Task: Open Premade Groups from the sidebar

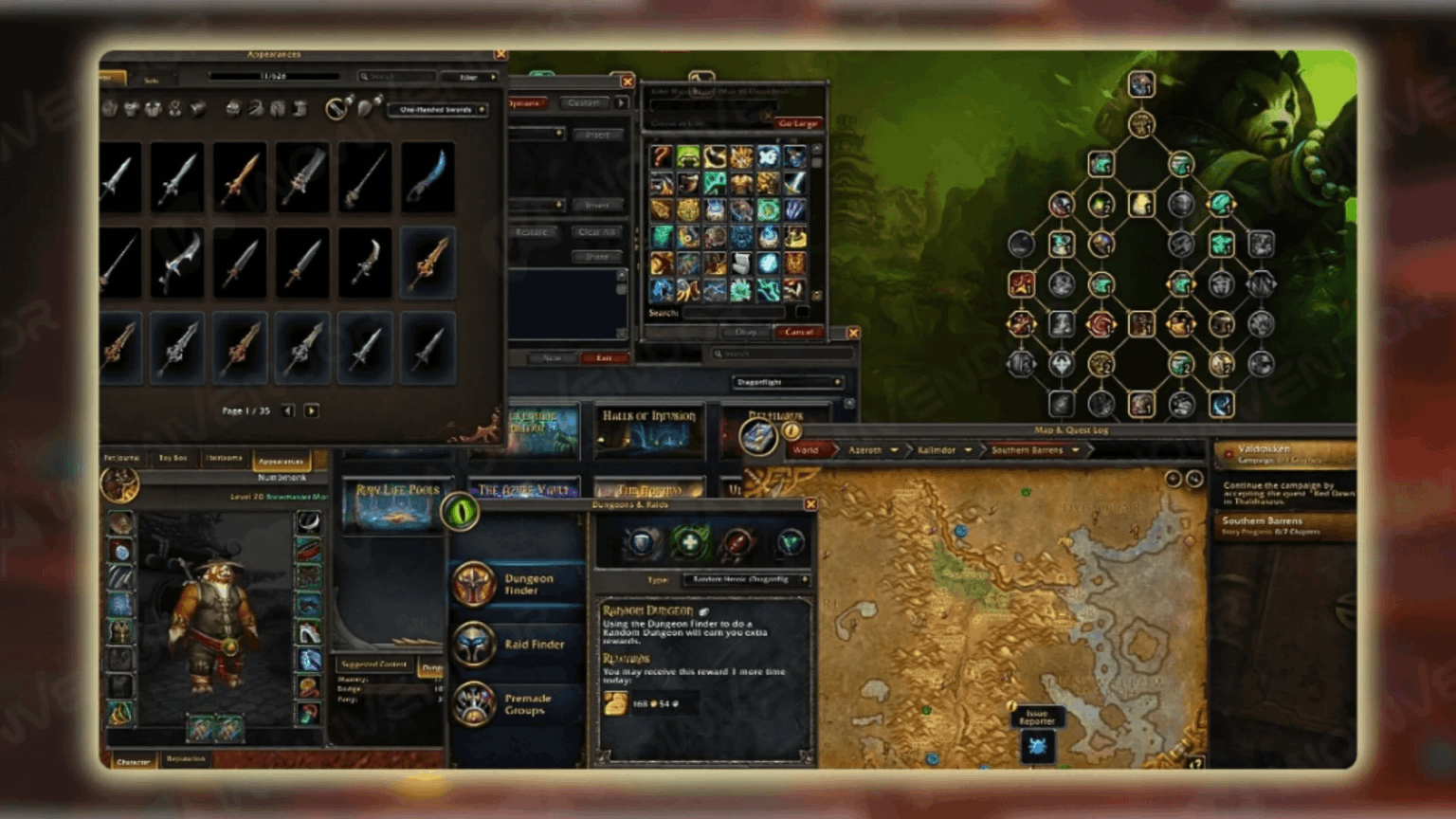Action: point(474,703)
